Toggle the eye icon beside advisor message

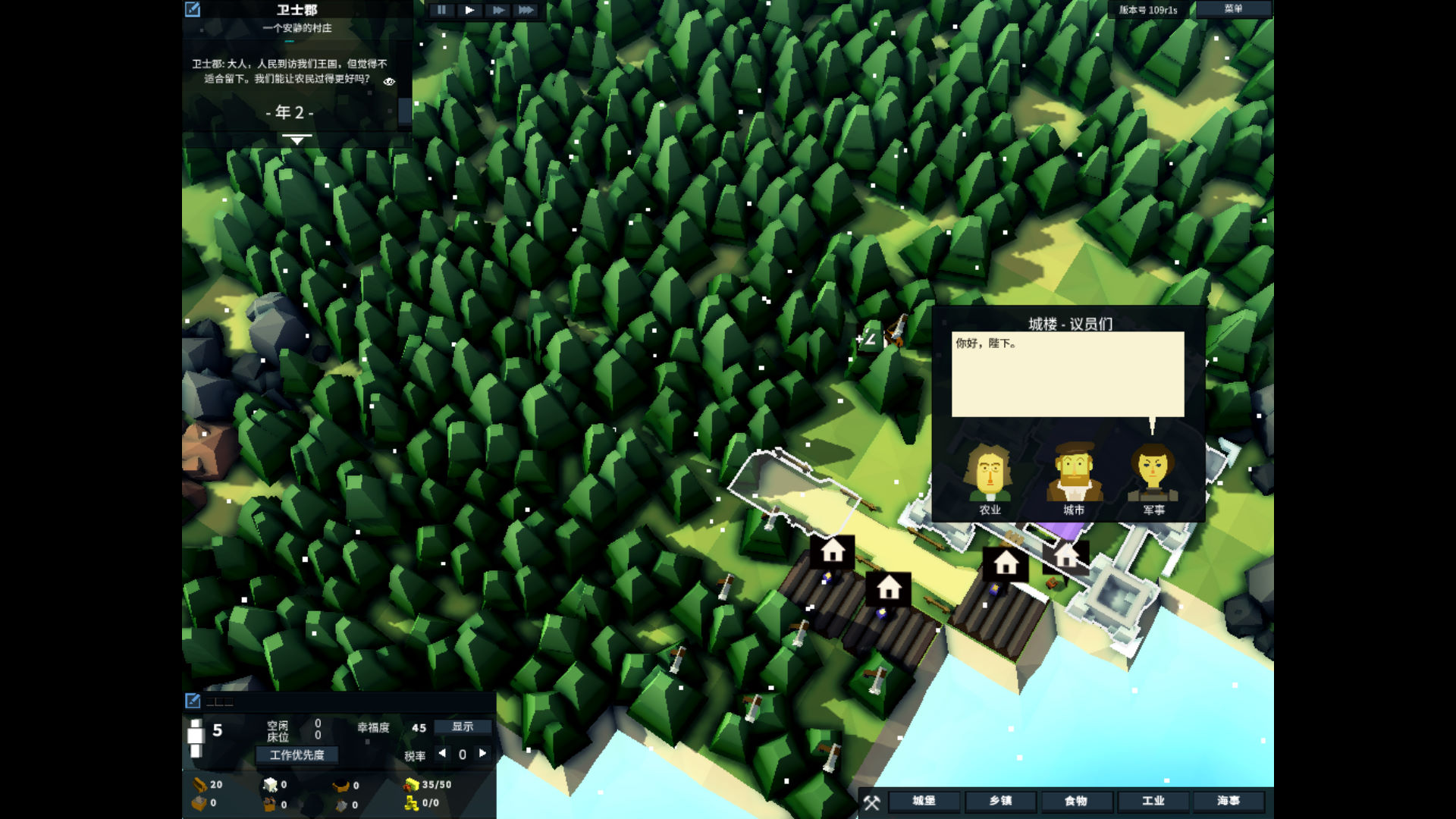[389, 81]
